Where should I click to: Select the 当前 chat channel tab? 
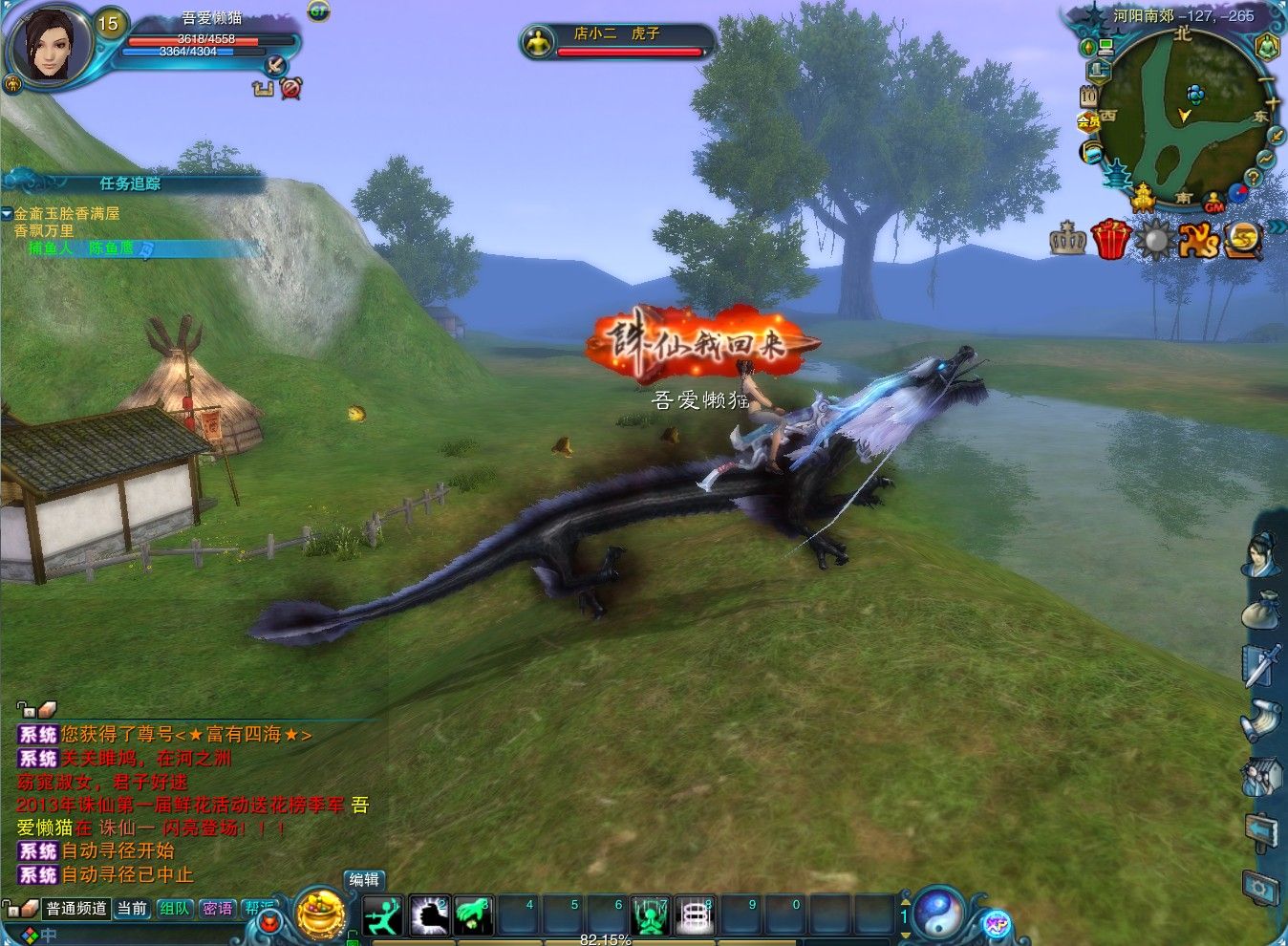[132, 909]
